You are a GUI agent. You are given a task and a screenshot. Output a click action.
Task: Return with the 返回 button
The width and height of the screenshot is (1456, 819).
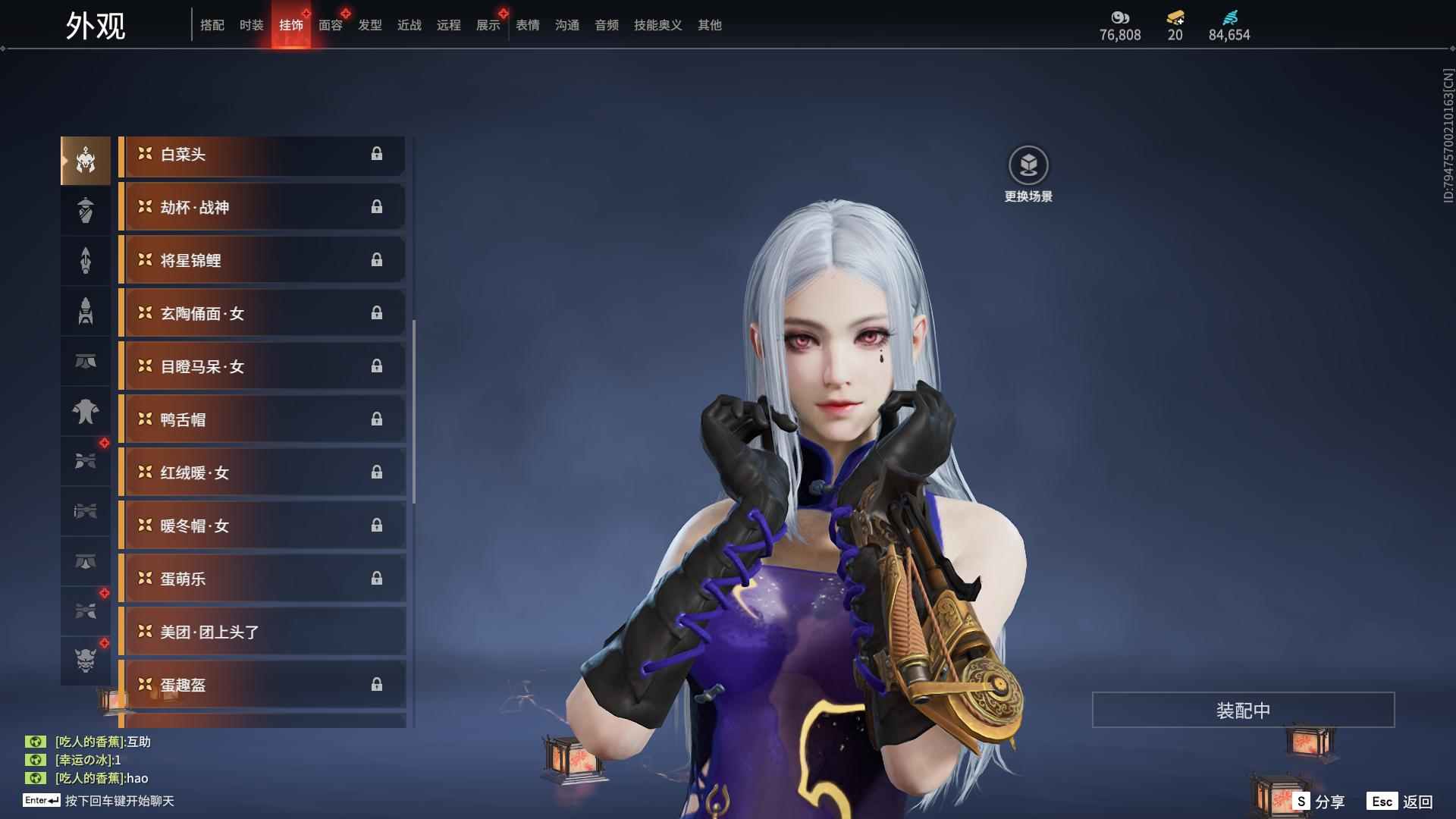point(1401,802)
